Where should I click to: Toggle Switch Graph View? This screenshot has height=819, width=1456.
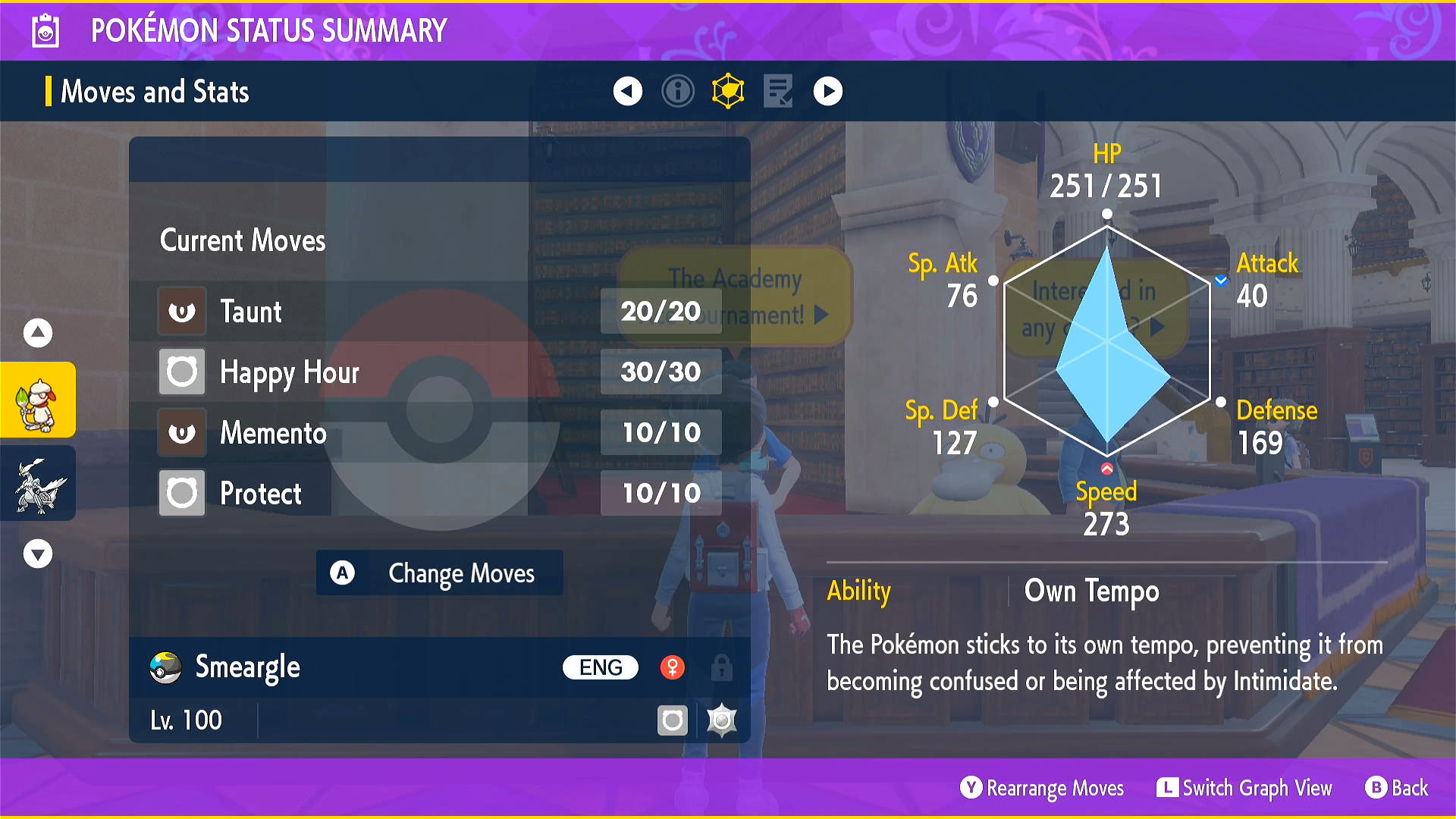coord(1244,788)
